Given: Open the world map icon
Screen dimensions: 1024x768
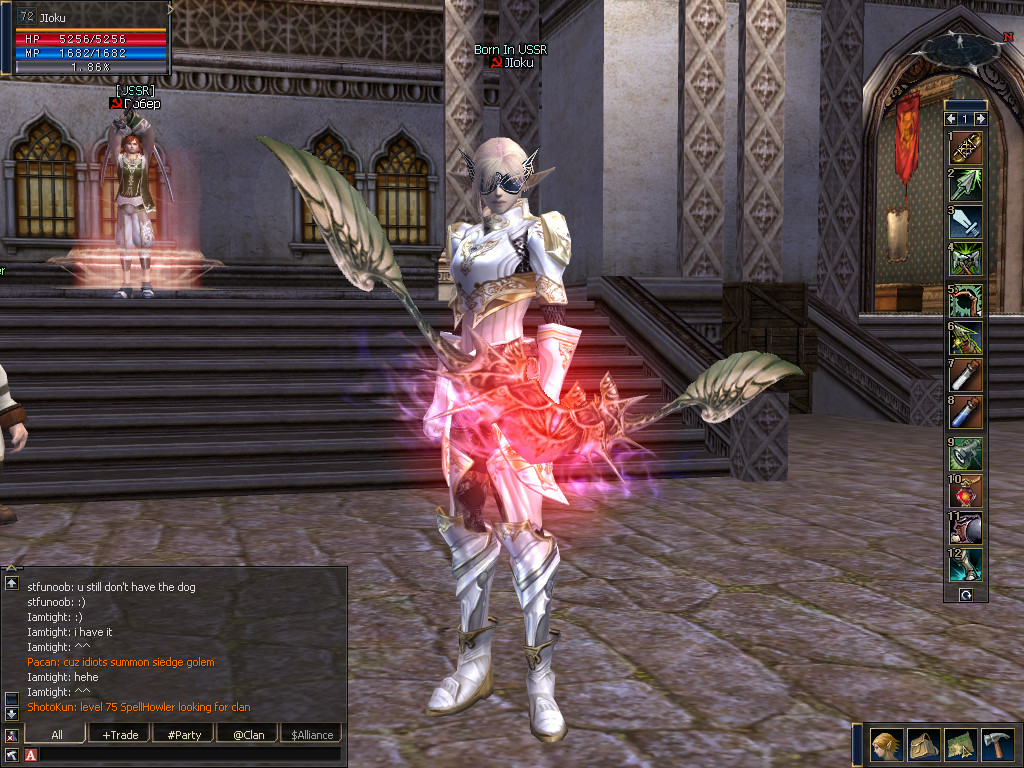Looking at the screenshot, I should 960,744.
